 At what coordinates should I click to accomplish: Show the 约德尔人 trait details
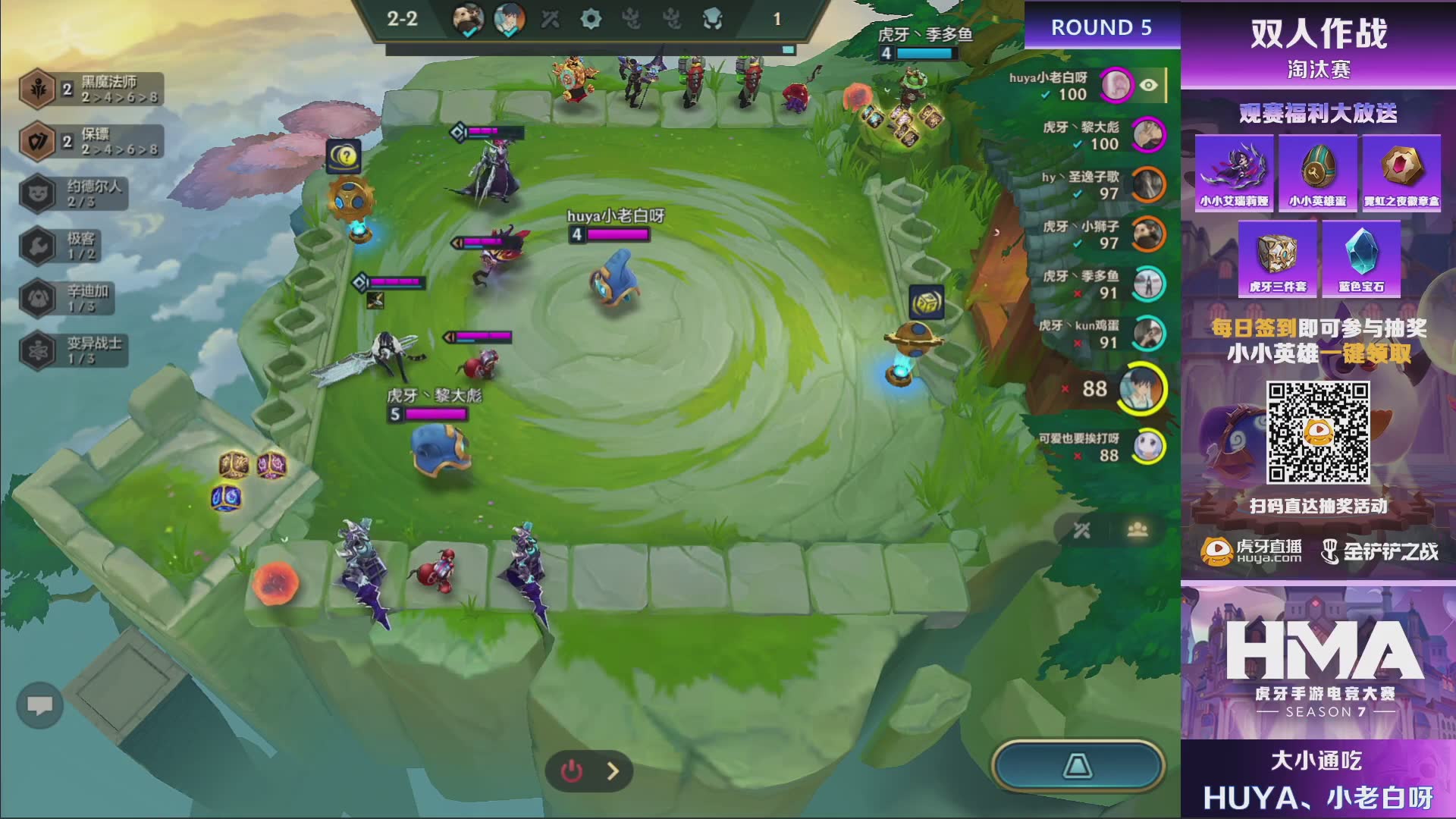(x=74, y=194)
